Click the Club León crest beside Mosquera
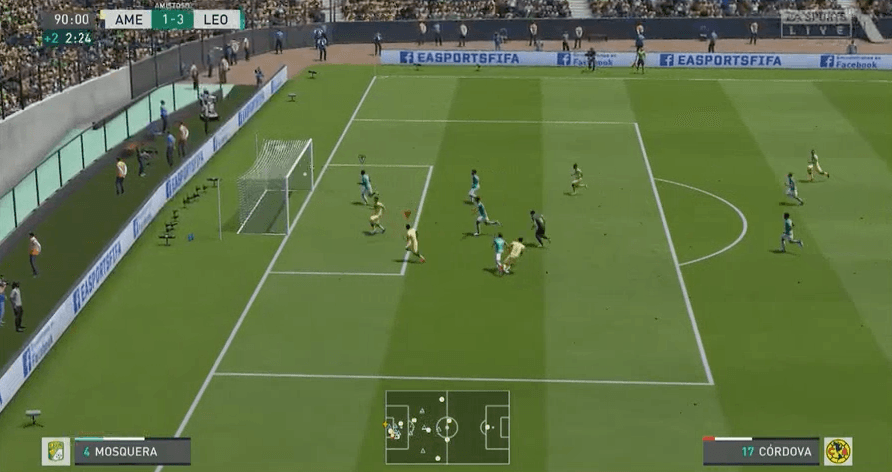This screenshot has height=472, width=892. click(56, 451)
